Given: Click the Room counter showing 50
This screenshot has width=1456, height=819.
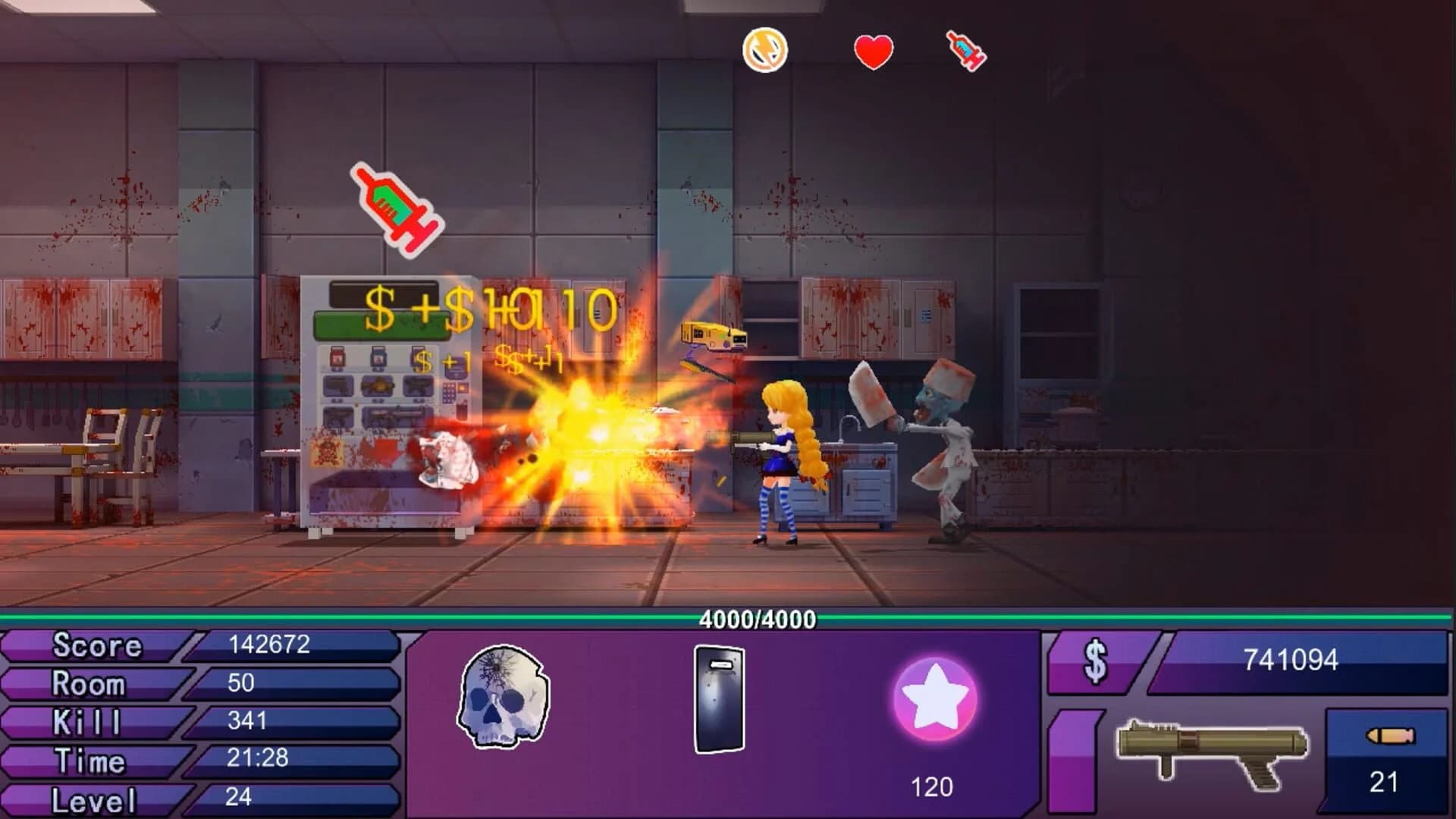Looking at the screenshot, I should tap(239, 683).
